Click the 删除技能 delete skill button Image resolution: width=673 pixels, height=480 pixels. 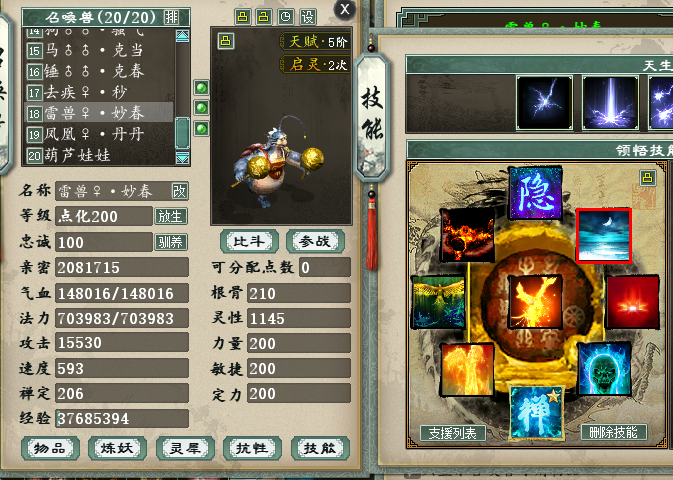point(613,433)
